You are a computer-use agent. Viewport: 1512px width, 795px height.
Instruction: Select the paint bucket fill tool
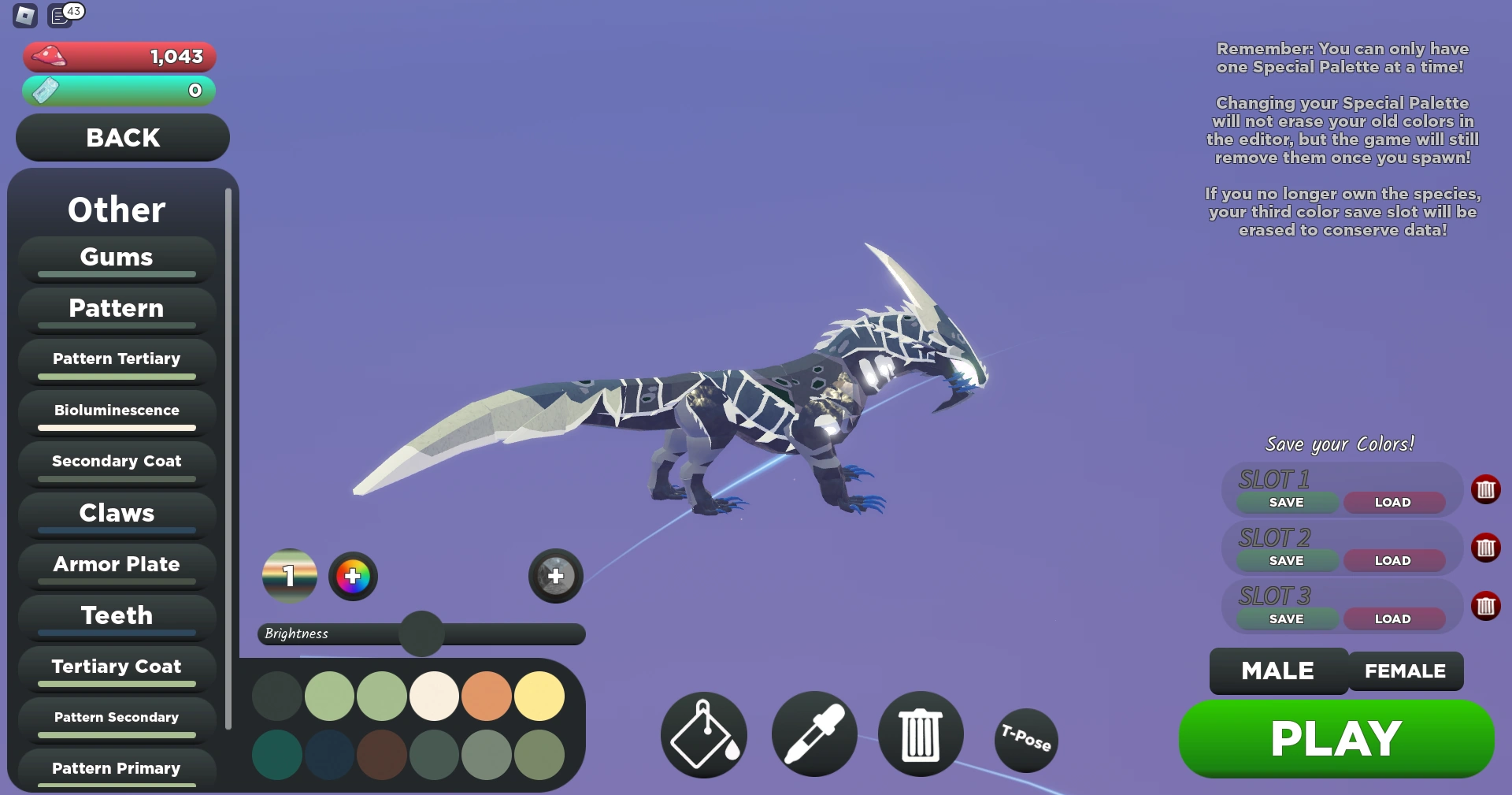tap(703, 734)
